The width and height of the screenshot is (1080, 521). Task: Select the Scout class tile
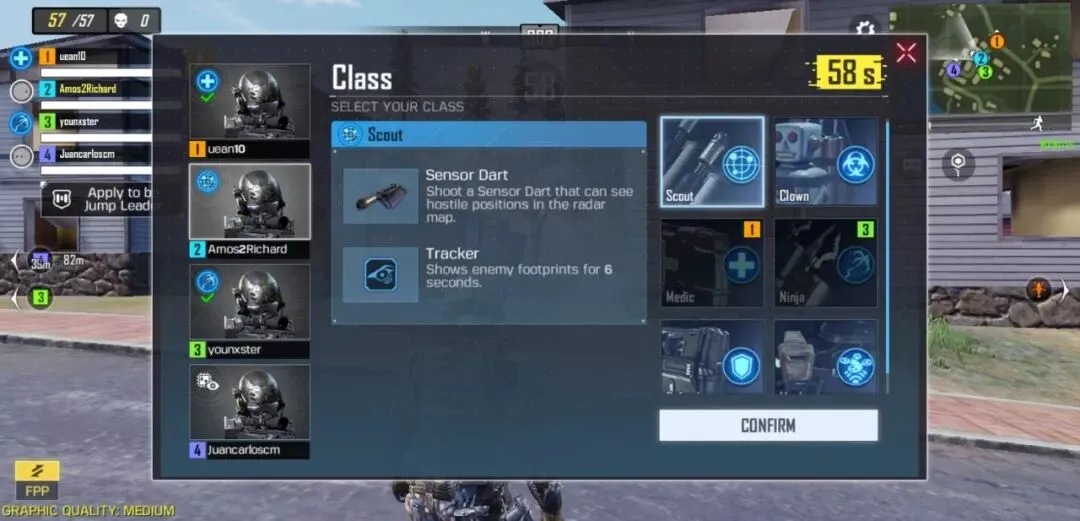point(712,162)
